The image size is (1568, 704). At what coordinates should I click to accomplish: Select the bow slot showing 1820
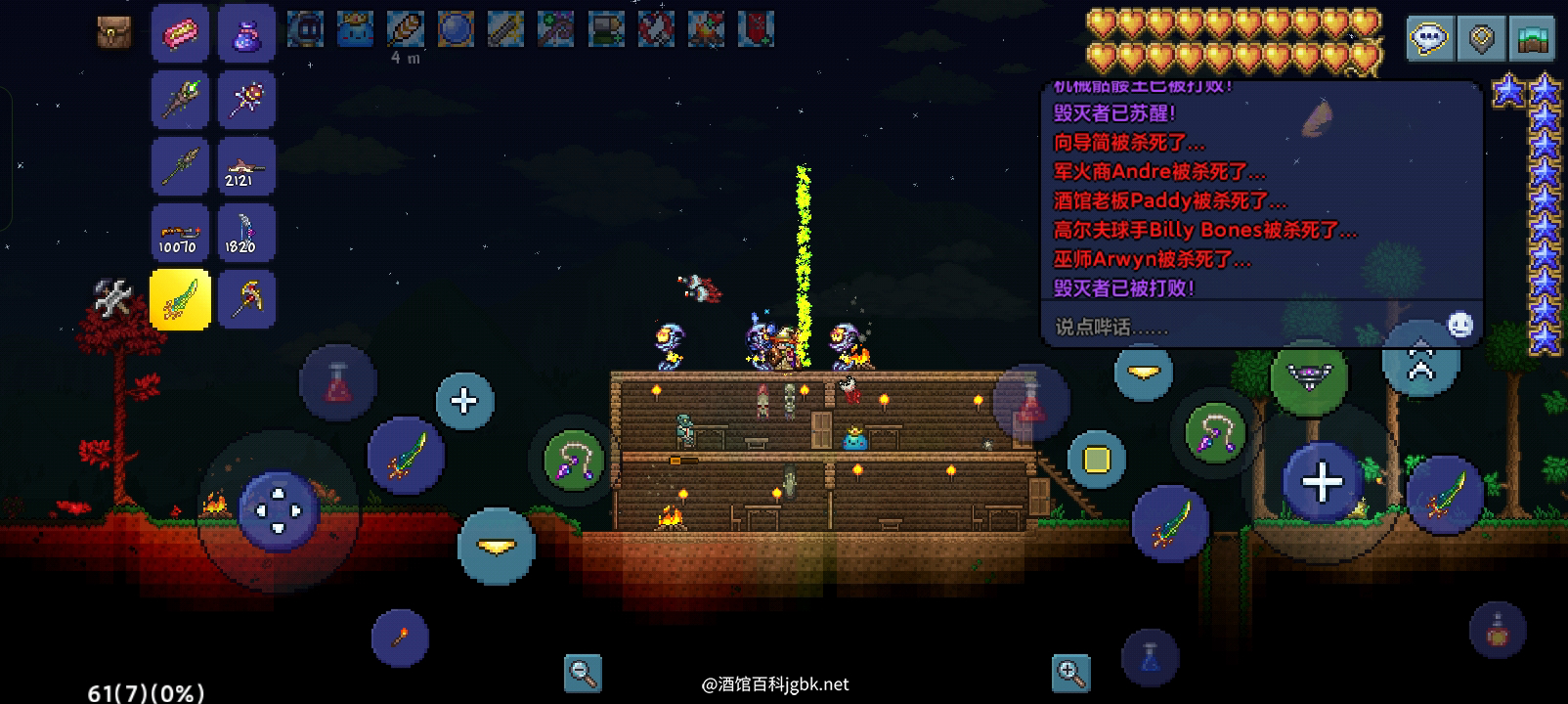[x=246, y=233]
